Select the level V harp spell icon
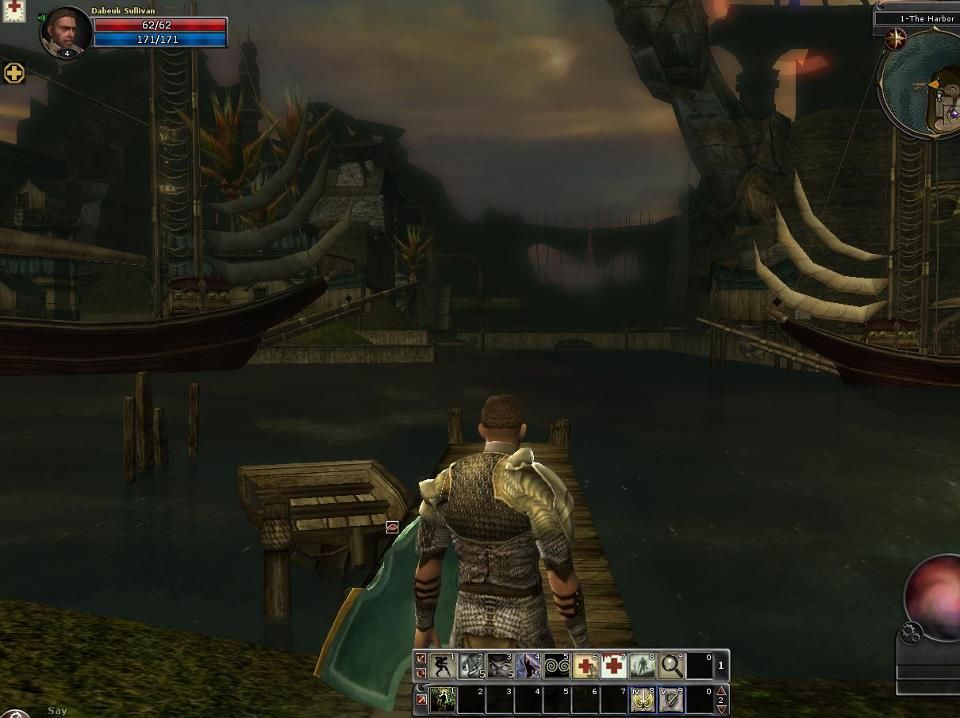This screenshot has width=960, height=718. coord(671,700)
